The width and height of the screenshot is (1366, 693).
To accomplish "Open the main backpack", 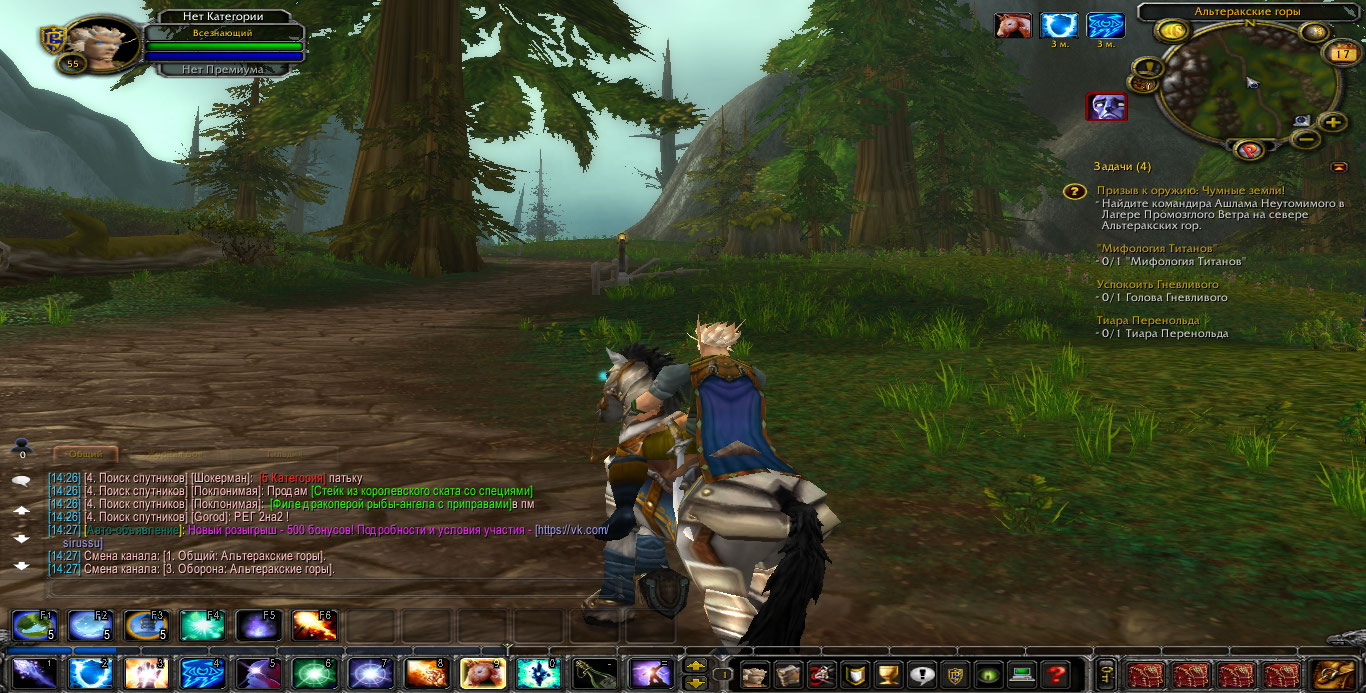I will tap(1335, 674).
